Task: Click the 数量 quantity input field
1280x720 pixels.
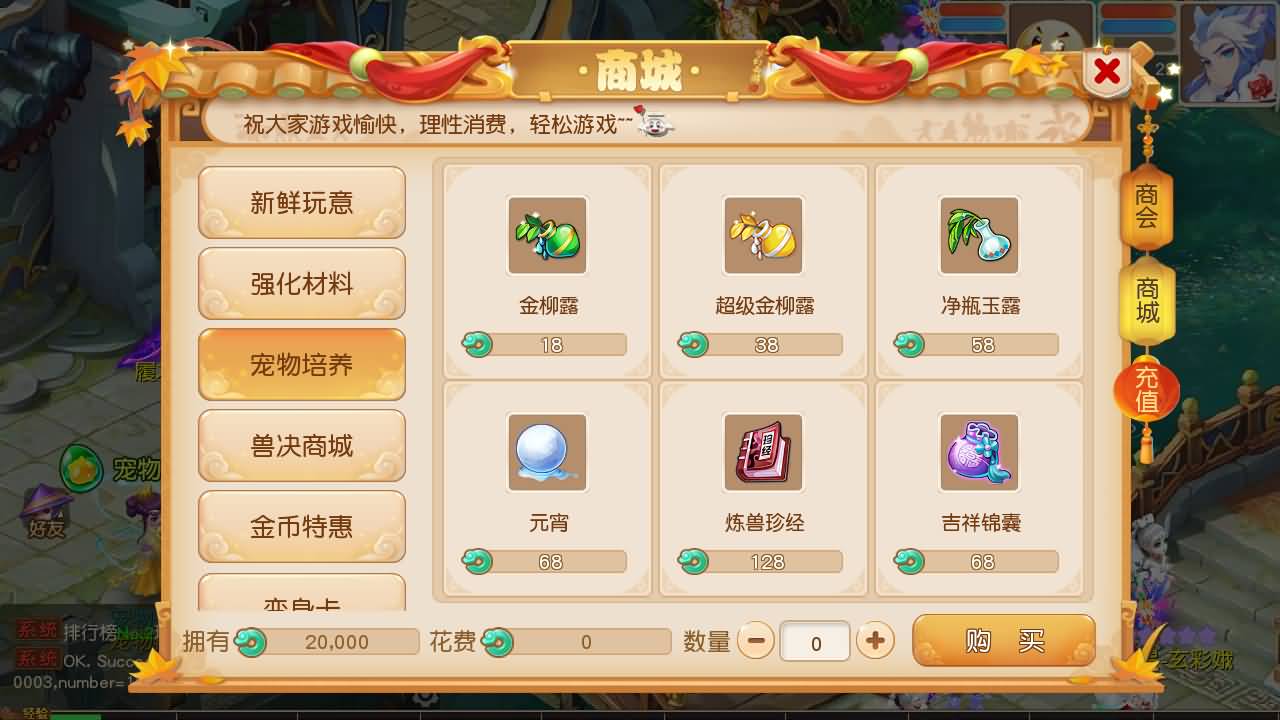Action: (x=815, y=641)
